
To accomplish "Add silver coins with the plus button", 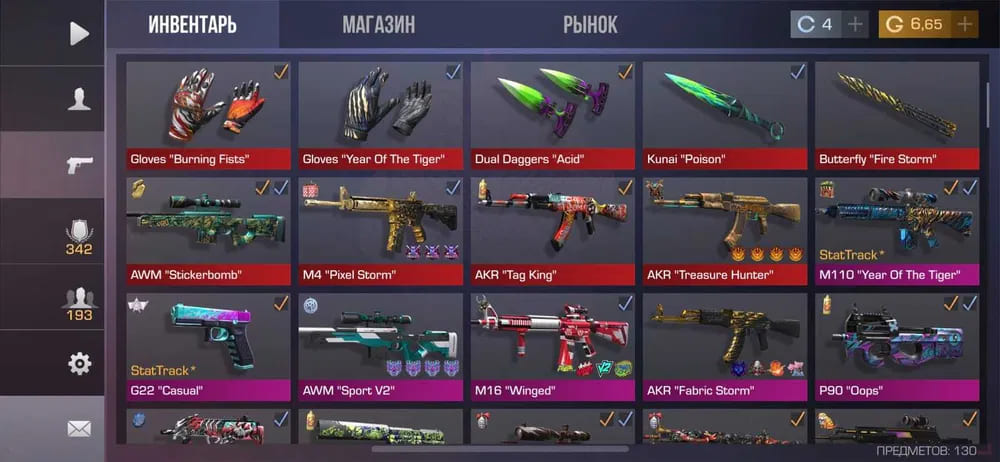I will (x=855, y=24).
